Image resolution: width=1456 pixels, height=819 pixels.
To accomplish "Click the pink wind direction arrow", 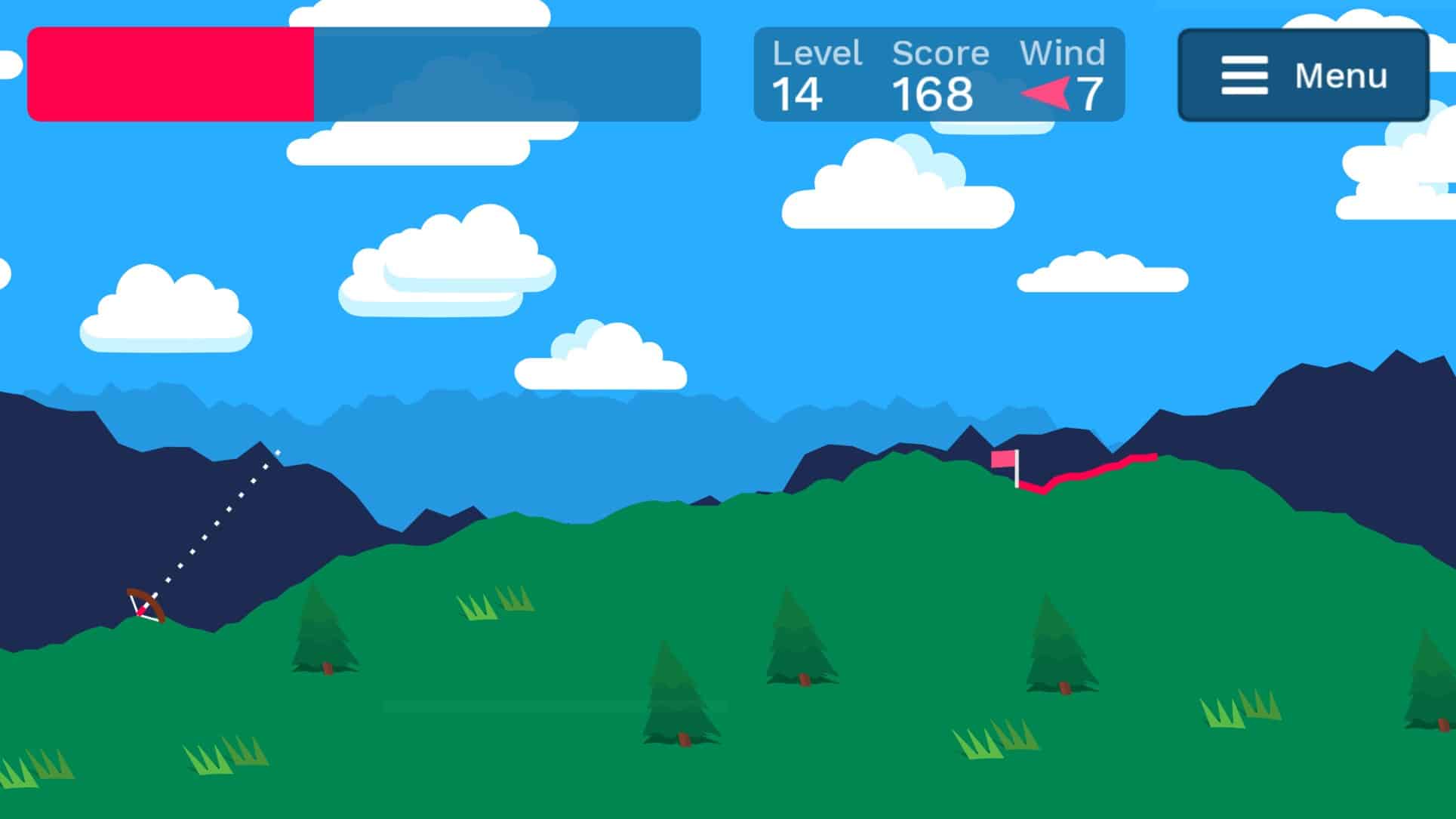I will pos(1045,92).
